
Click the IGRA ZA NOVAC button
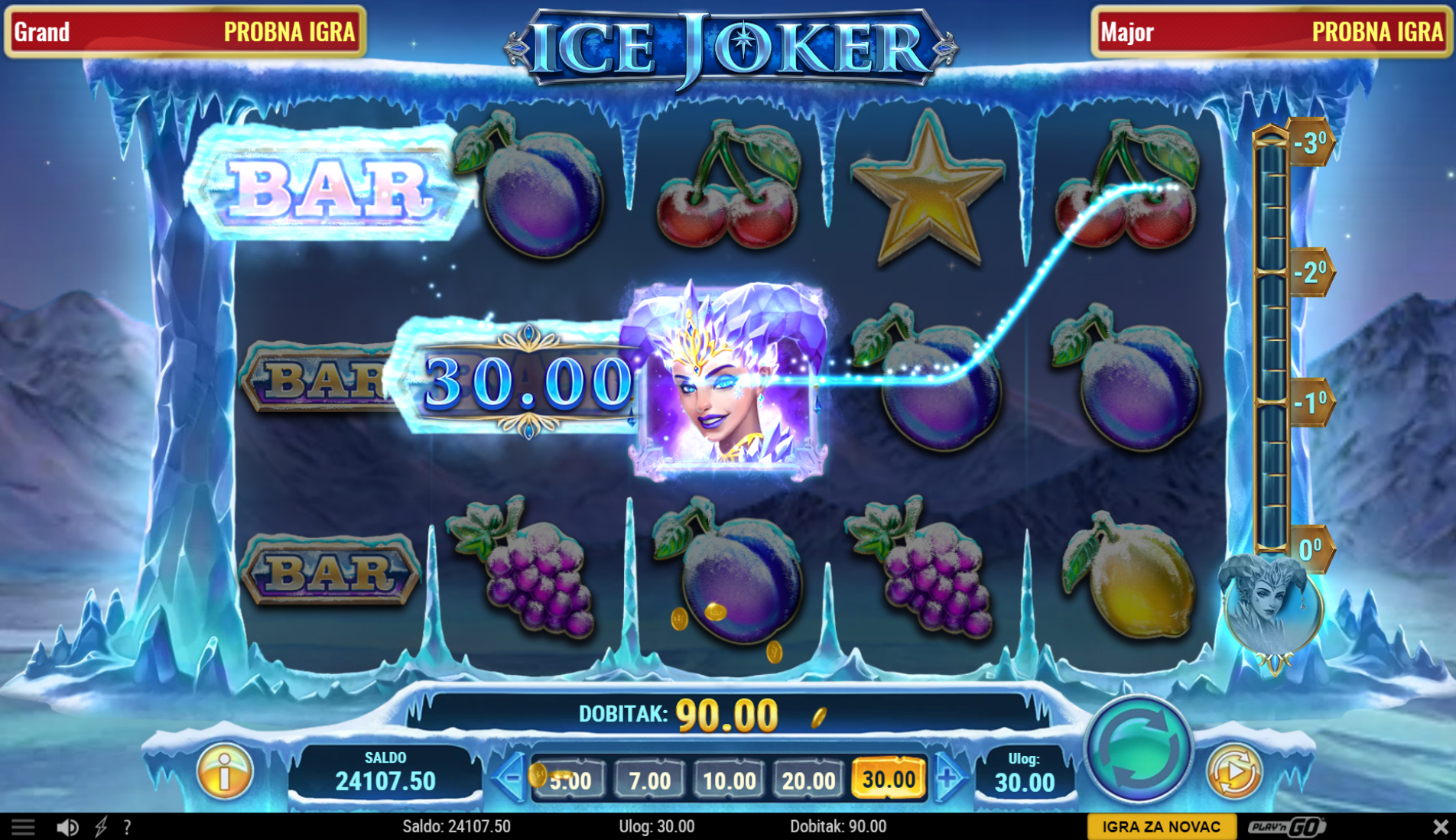(1161, 827)
